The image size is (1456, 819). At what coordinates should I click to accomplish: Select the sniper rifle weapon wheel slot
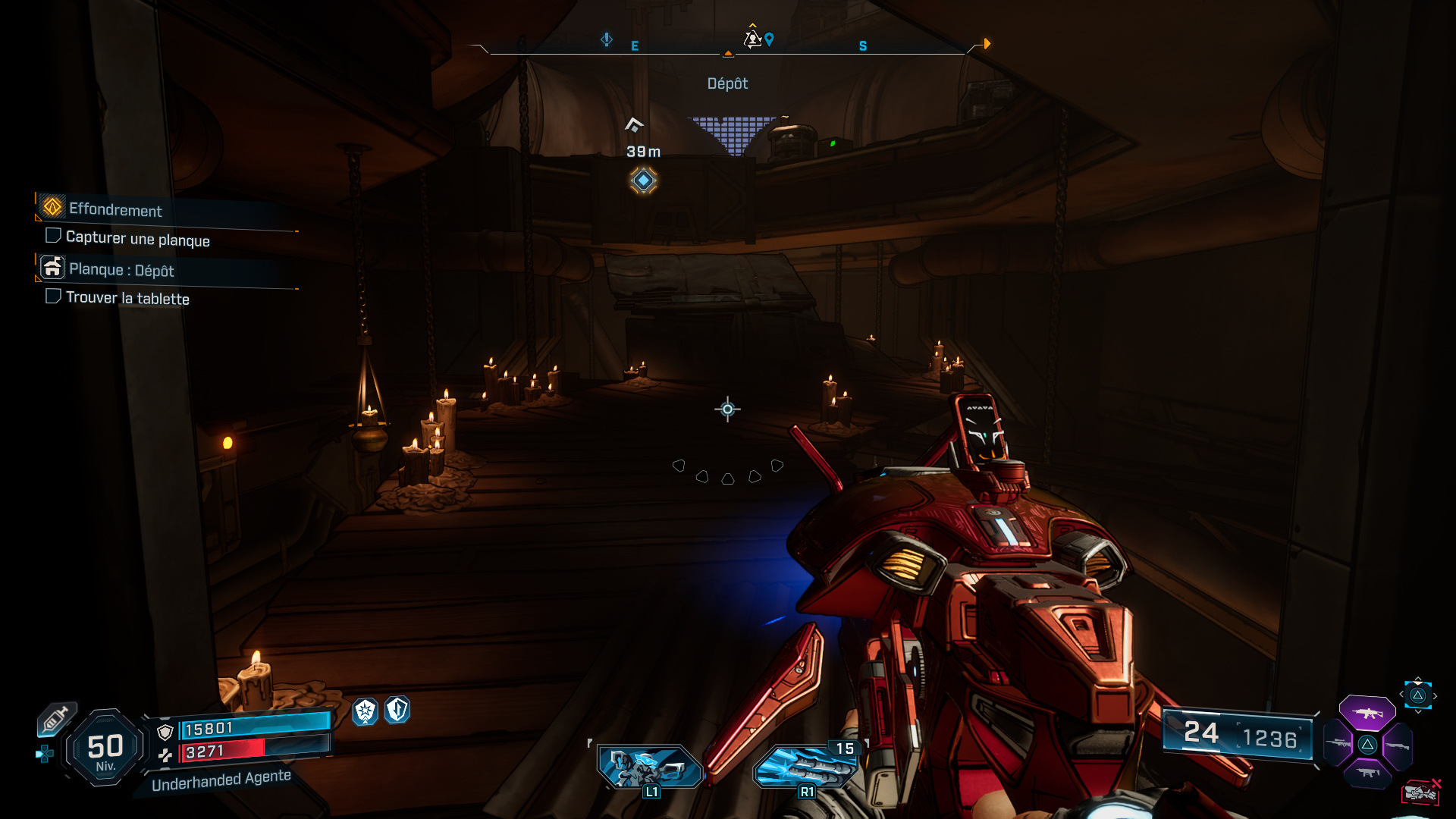tap(1337, 743)
